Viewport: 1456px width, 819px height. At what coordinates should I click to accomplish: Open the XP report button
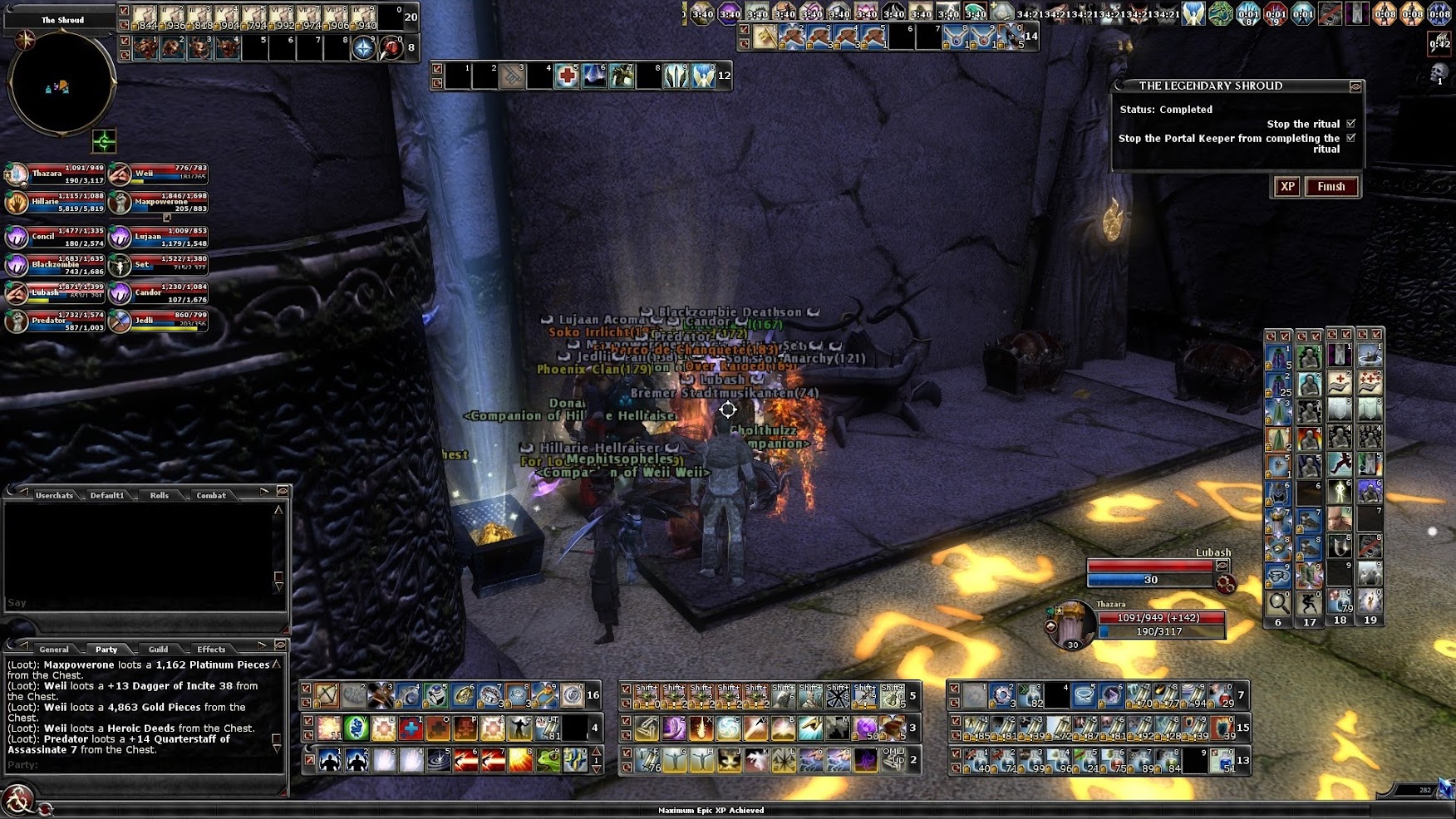[1287, 187]
